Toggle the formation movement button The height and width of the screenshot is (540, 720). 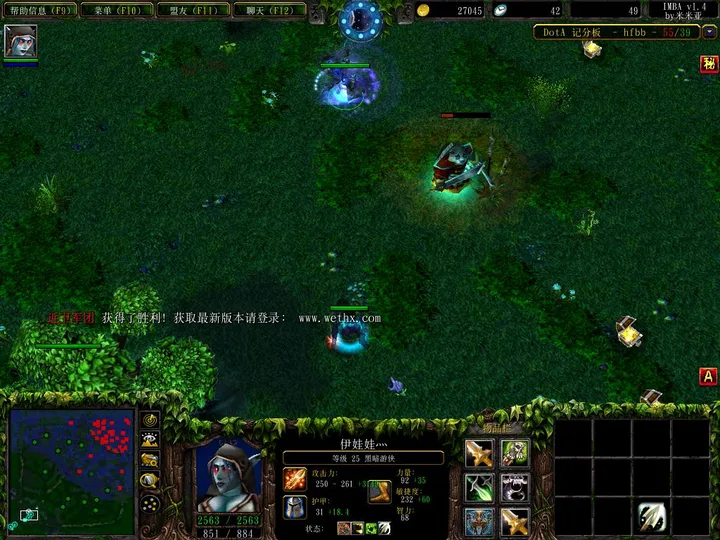pyautogui.click(x=150, y=503)
